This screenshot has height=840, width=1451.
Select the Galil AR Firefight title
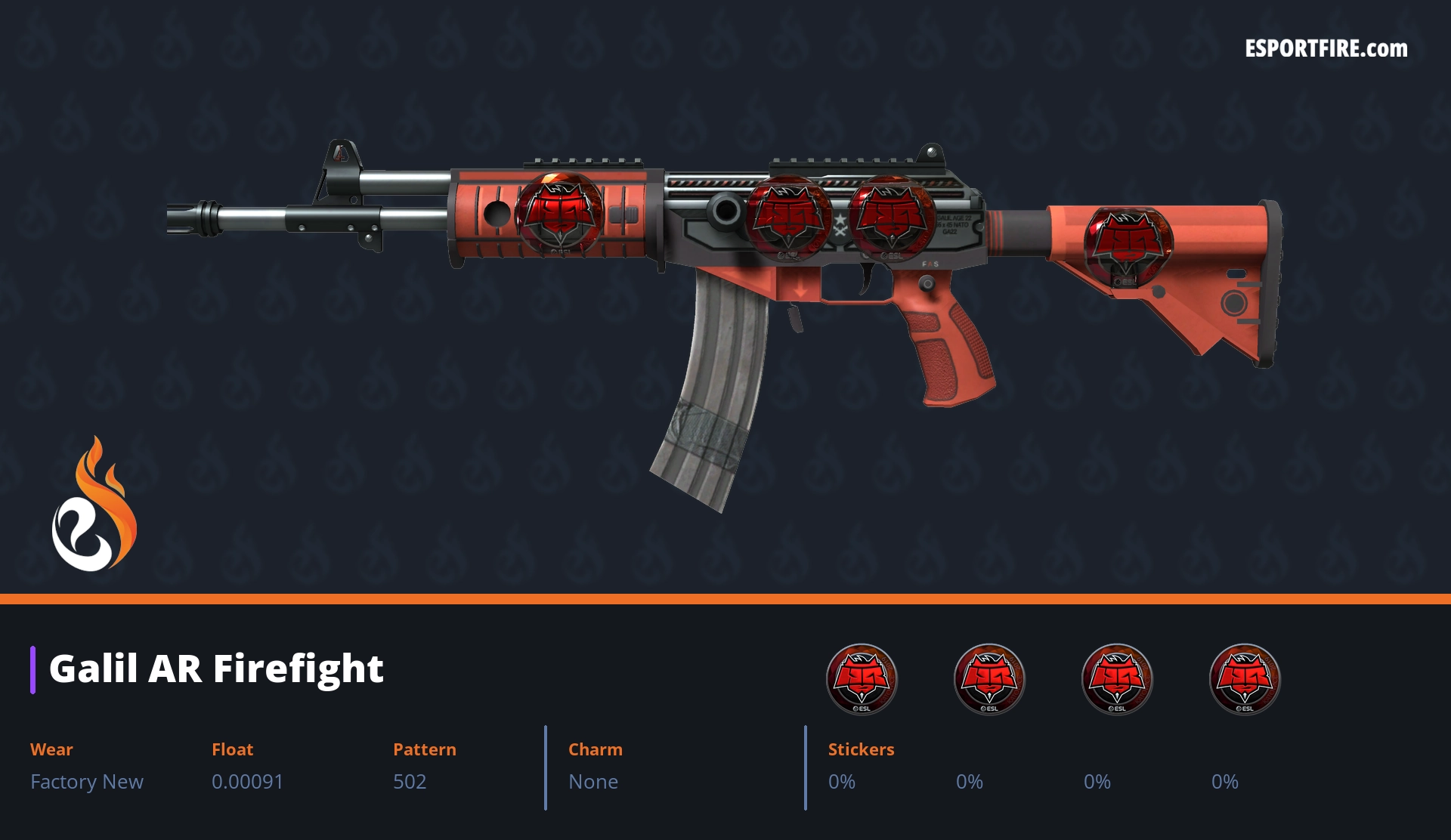pos(216,669)
